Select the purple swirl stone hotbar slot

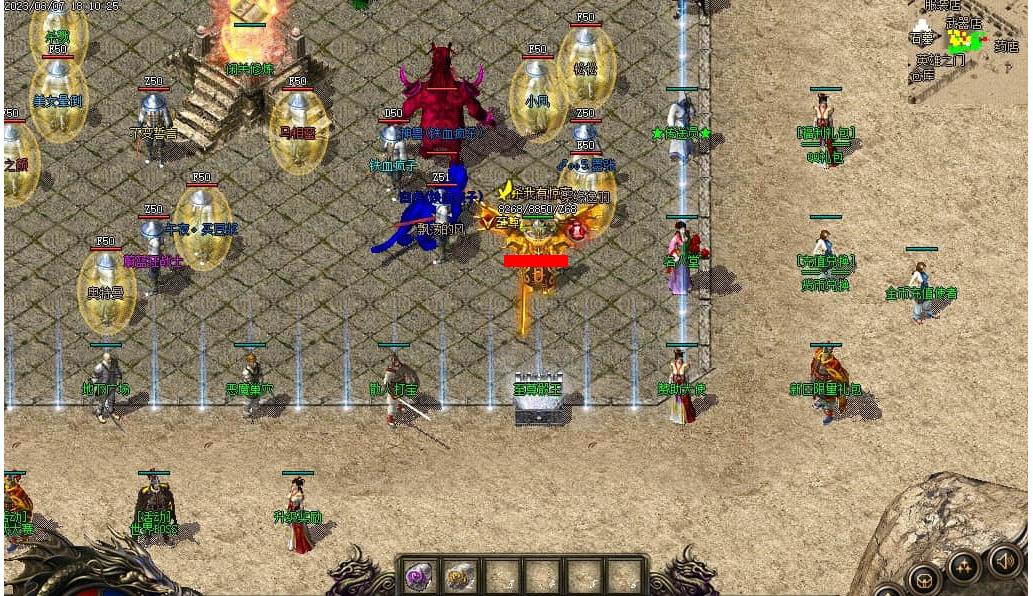tap(418, 576)
